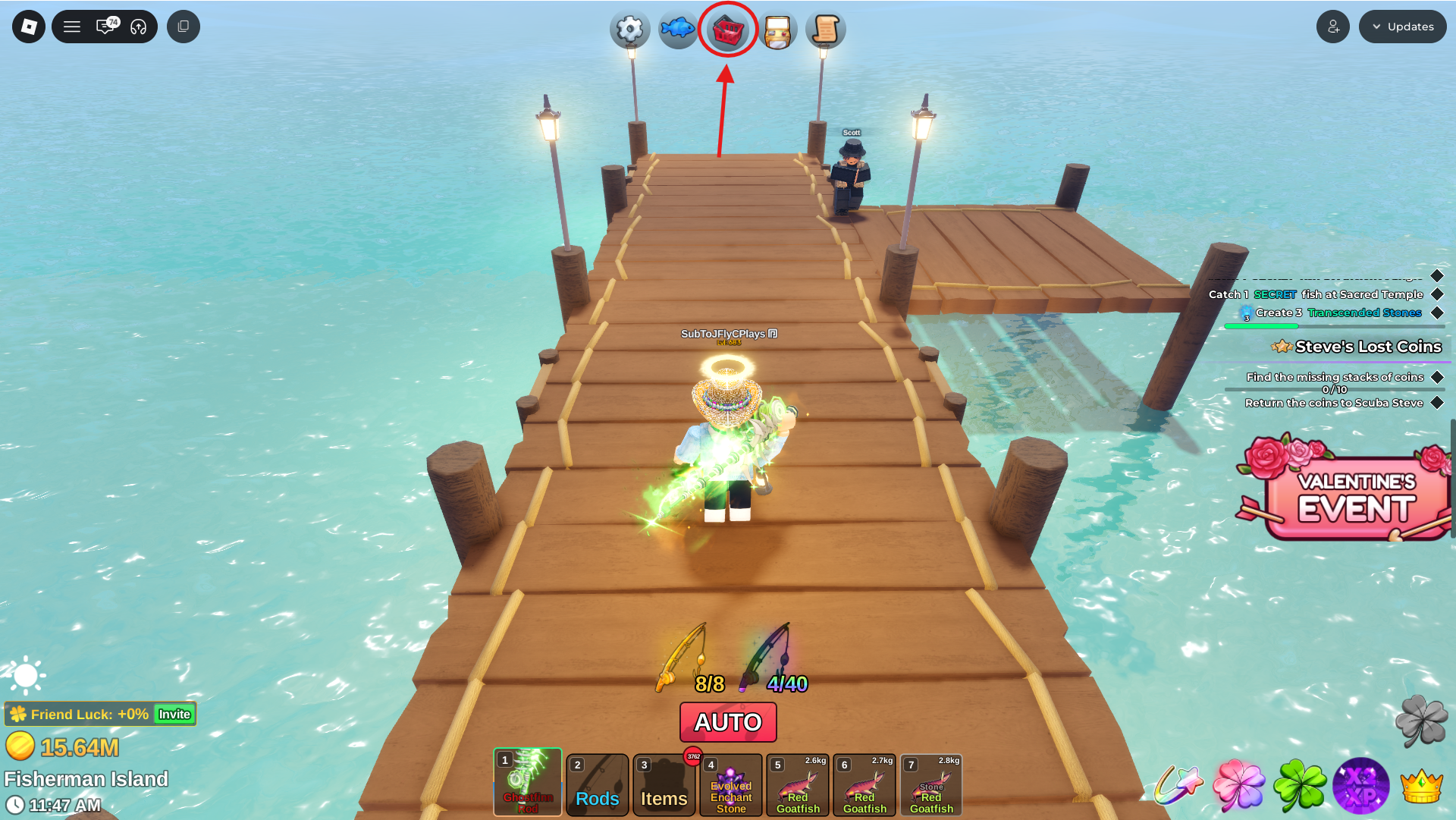This screenshot has height=820, width=1456.
Task: Open the quest scroll icon
Action: point(825,30)
